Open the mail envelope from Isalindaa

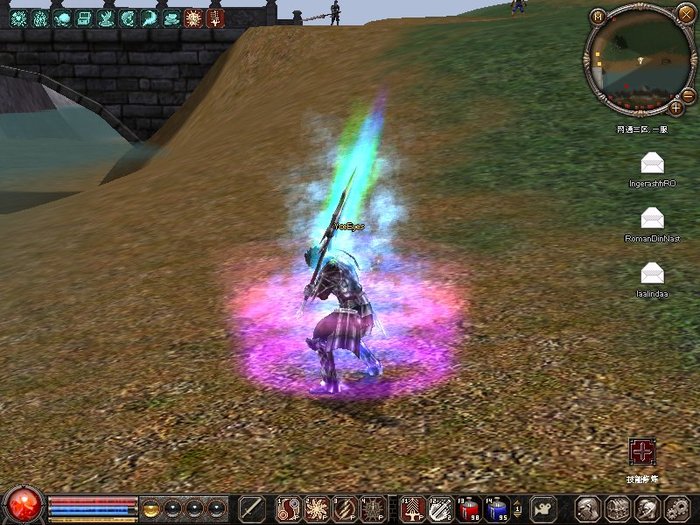[x=652, y=272]
